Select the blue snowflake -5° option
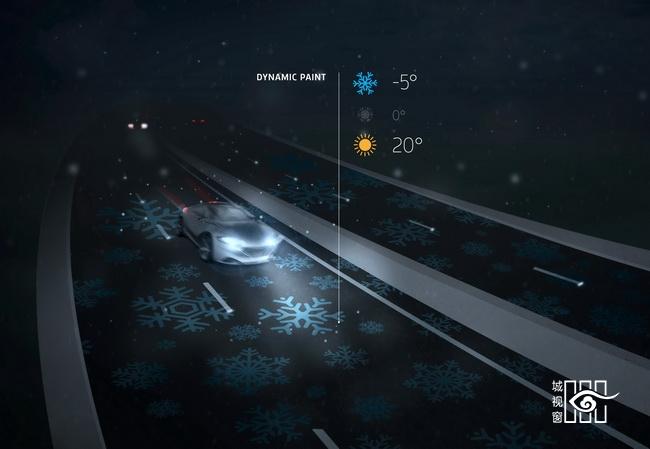 366,83
